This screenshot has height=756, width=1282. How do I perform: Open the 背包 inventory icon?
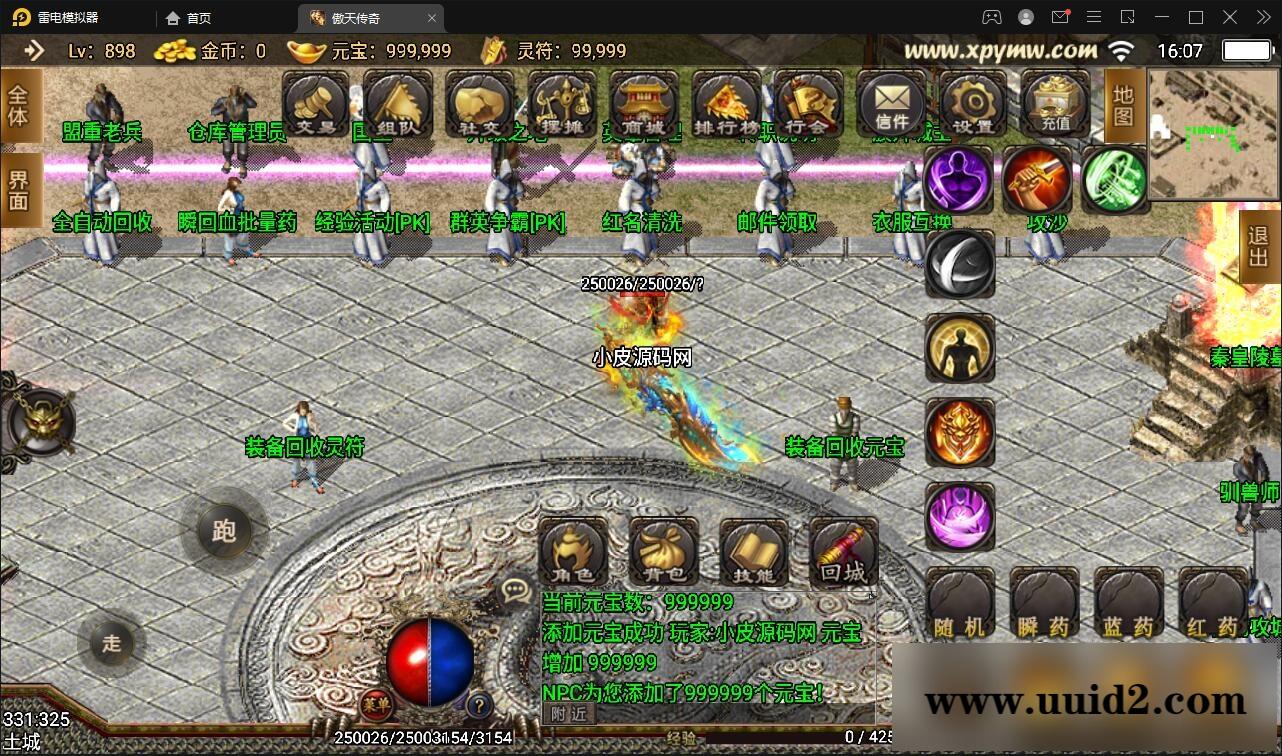tap(663, 551)
